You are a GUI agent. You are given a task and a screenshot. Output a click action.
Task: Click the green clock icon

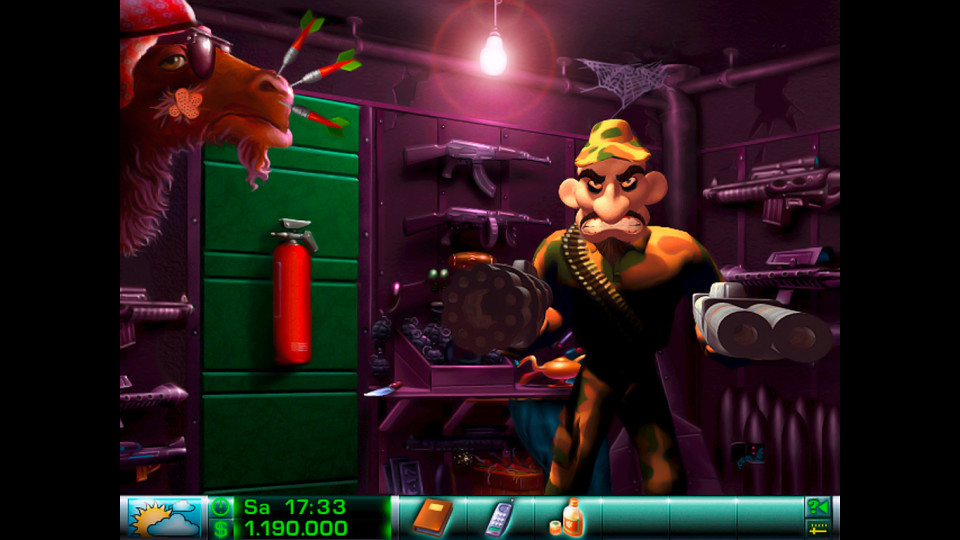pyautogui.click(x=220, y=507)
